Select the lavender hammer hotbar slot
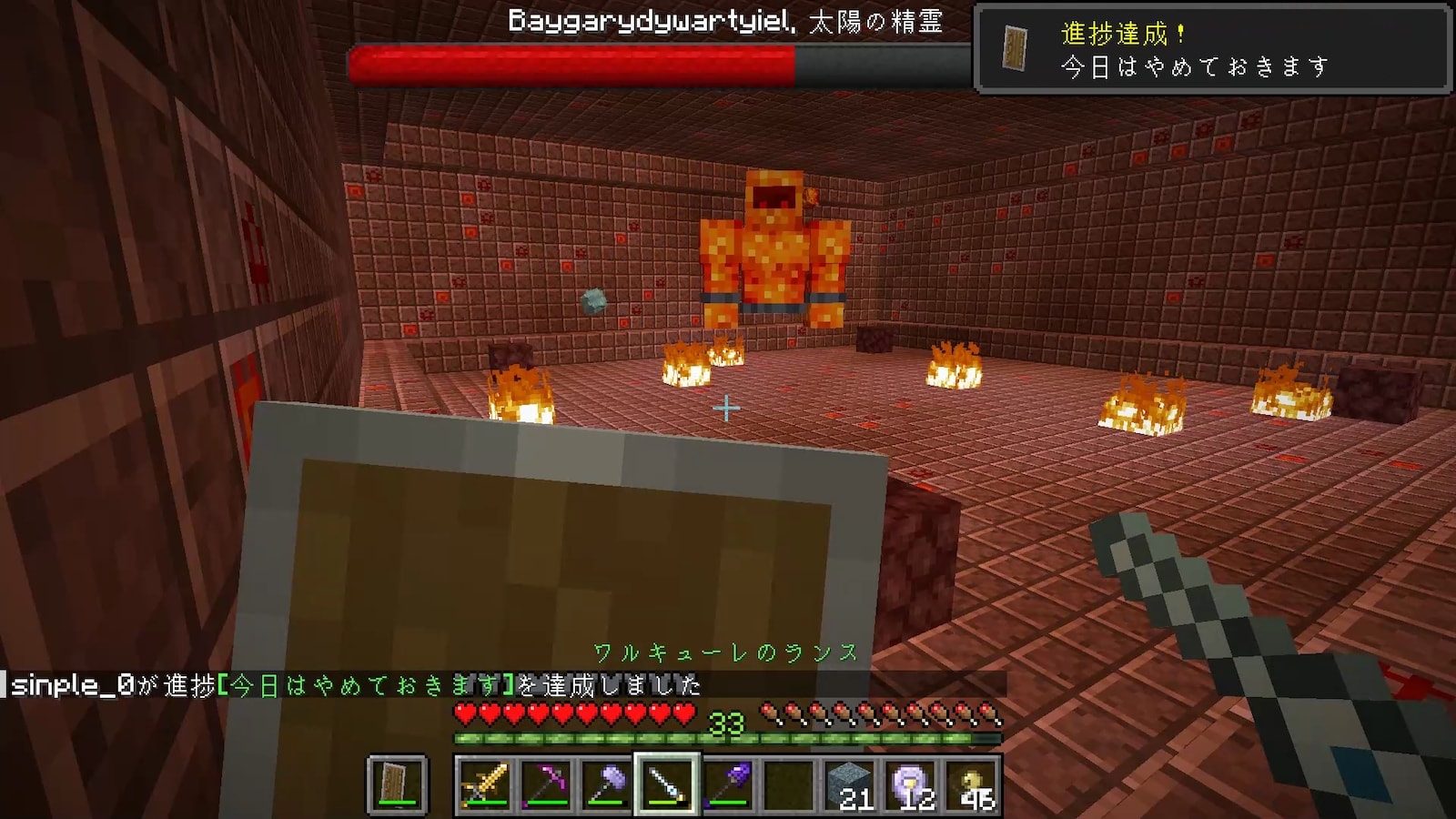 coord(606,784)
